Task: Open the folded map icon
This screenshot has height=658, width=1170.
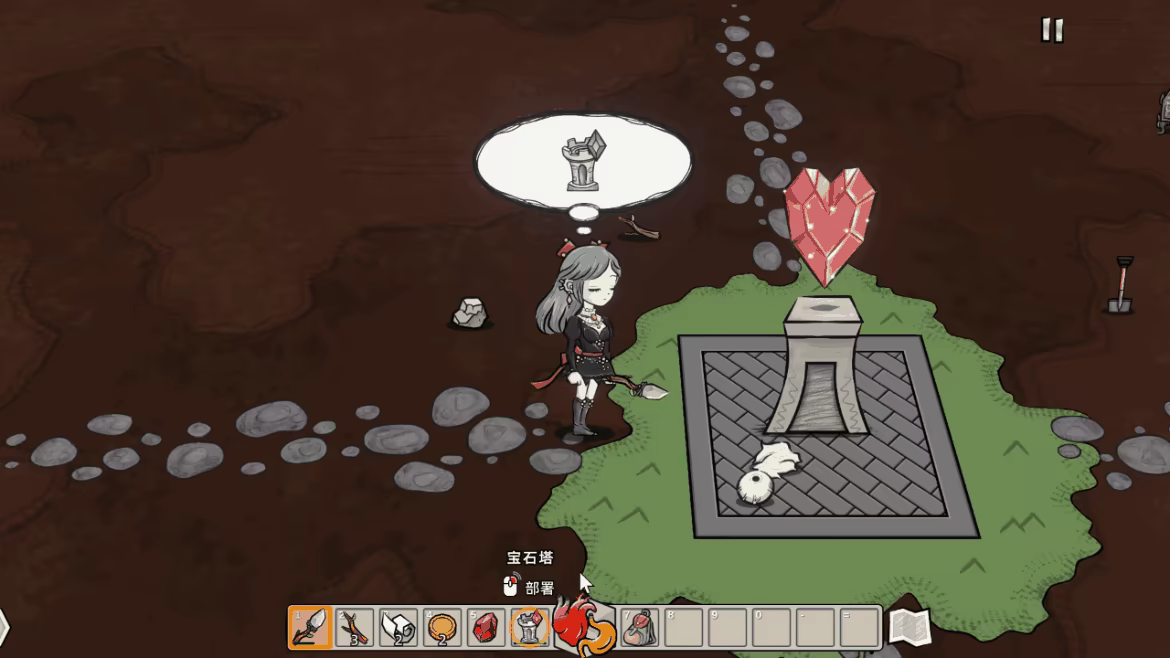Action: point(909,627)
